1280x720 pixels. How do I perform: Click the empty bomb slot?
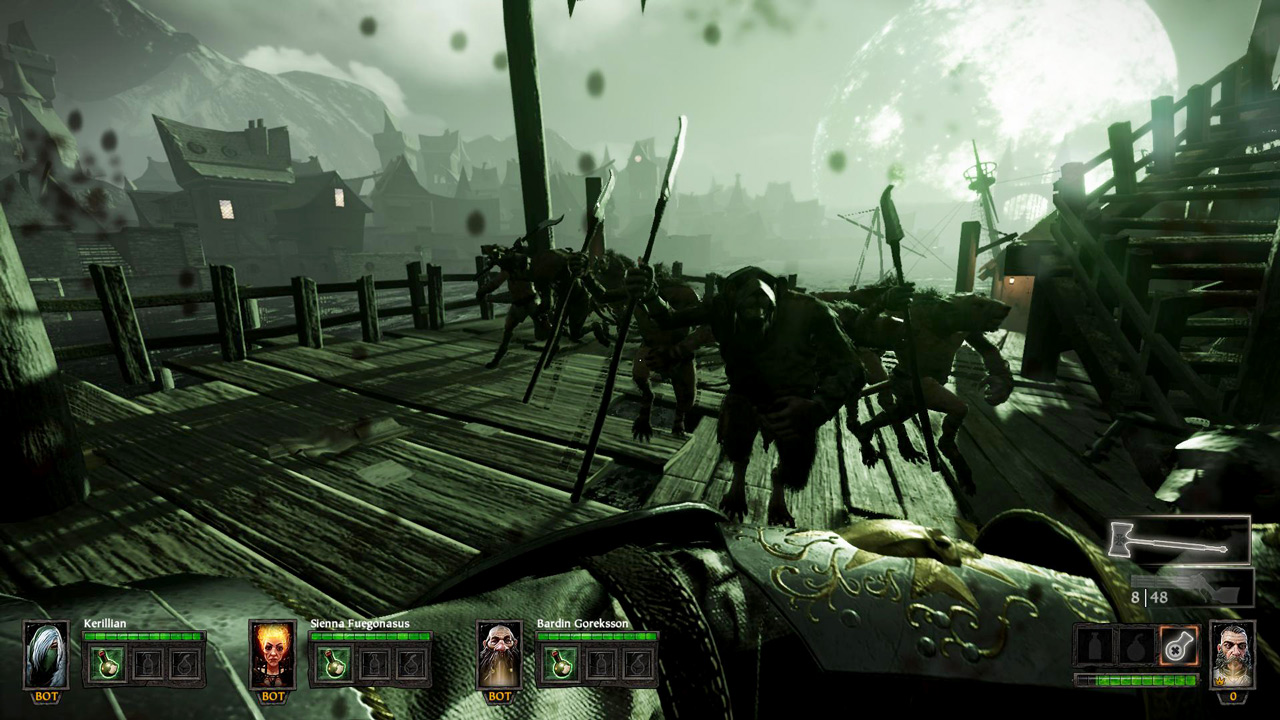pyautogui.click(x=1137, y=645)
